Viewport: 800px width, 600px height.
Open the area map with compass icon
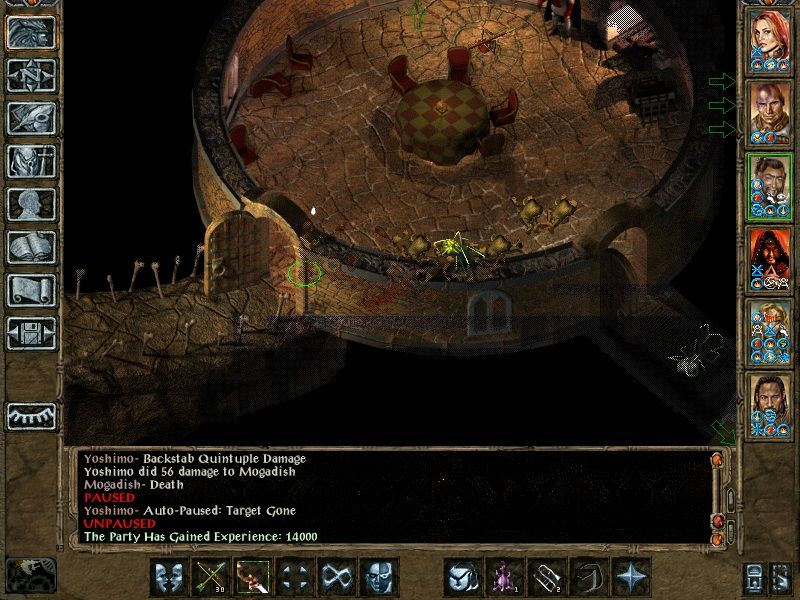coord(31,75)
